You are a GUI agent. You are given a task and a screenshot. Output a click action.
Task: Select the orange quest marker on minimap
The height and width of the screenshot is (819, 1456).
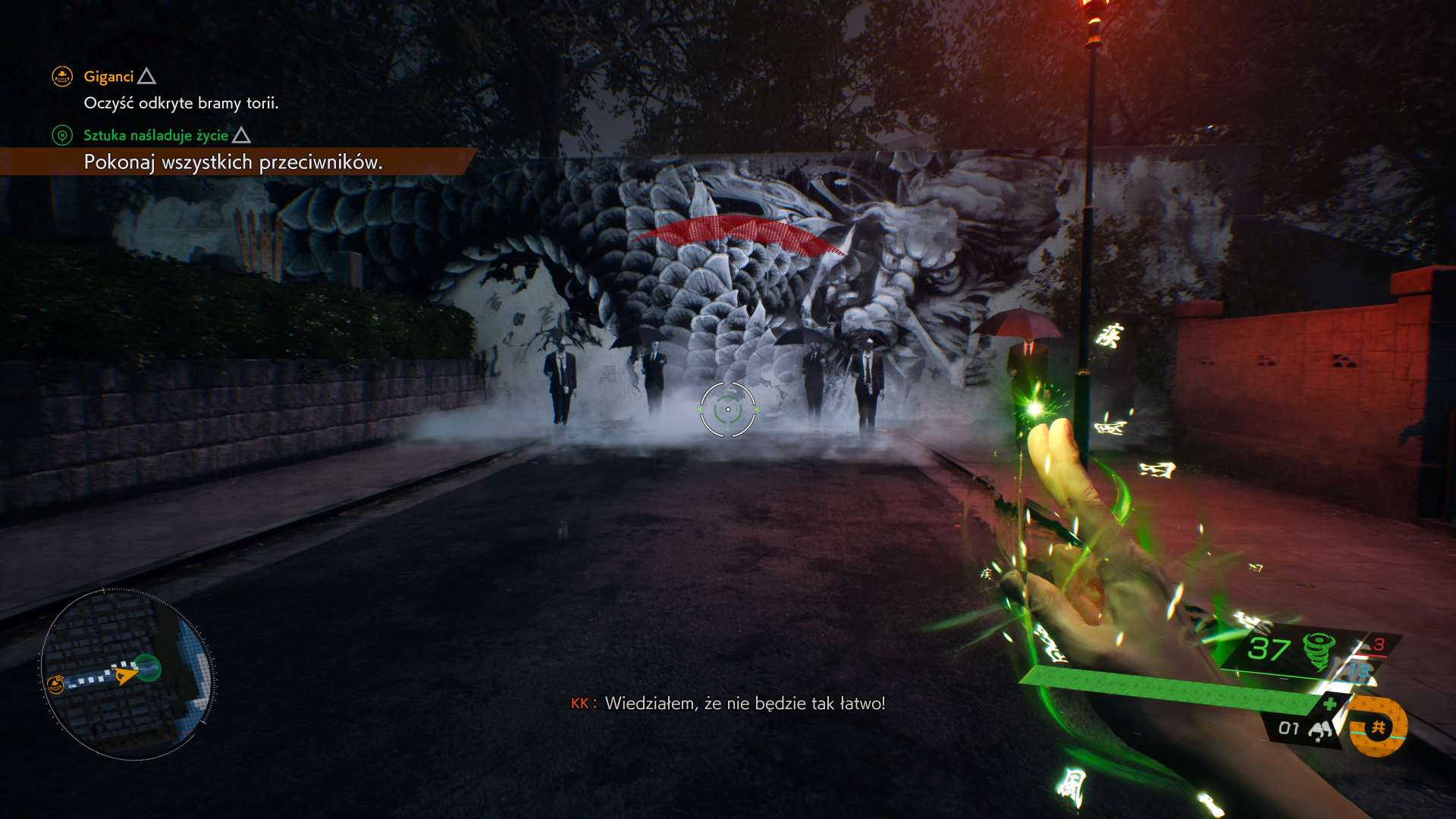point(55,685)
